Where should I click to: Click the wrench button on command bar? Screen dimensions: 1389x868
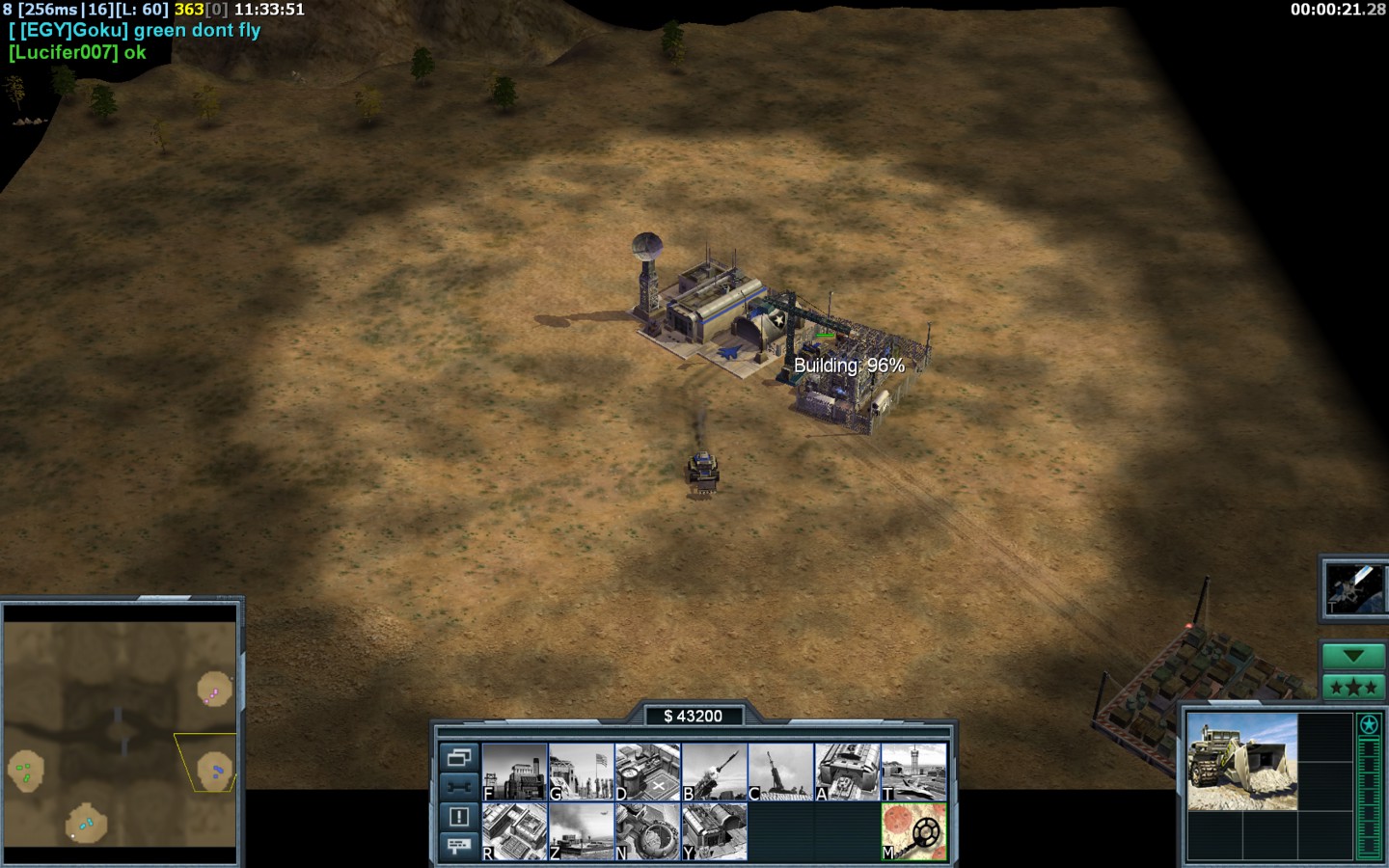tap(458, 787)
